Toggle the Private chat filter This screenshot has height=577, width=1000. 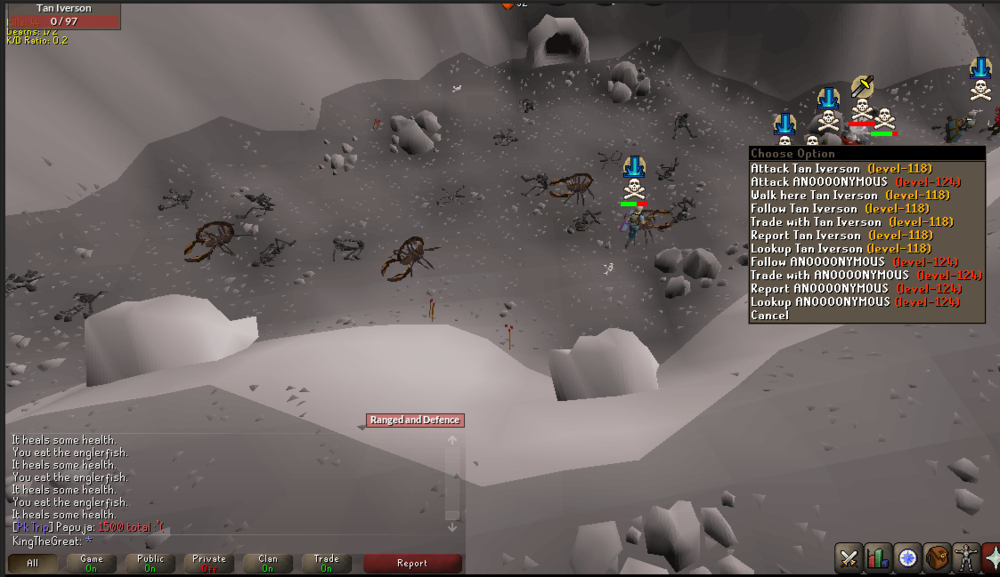[x=209, y=563]
